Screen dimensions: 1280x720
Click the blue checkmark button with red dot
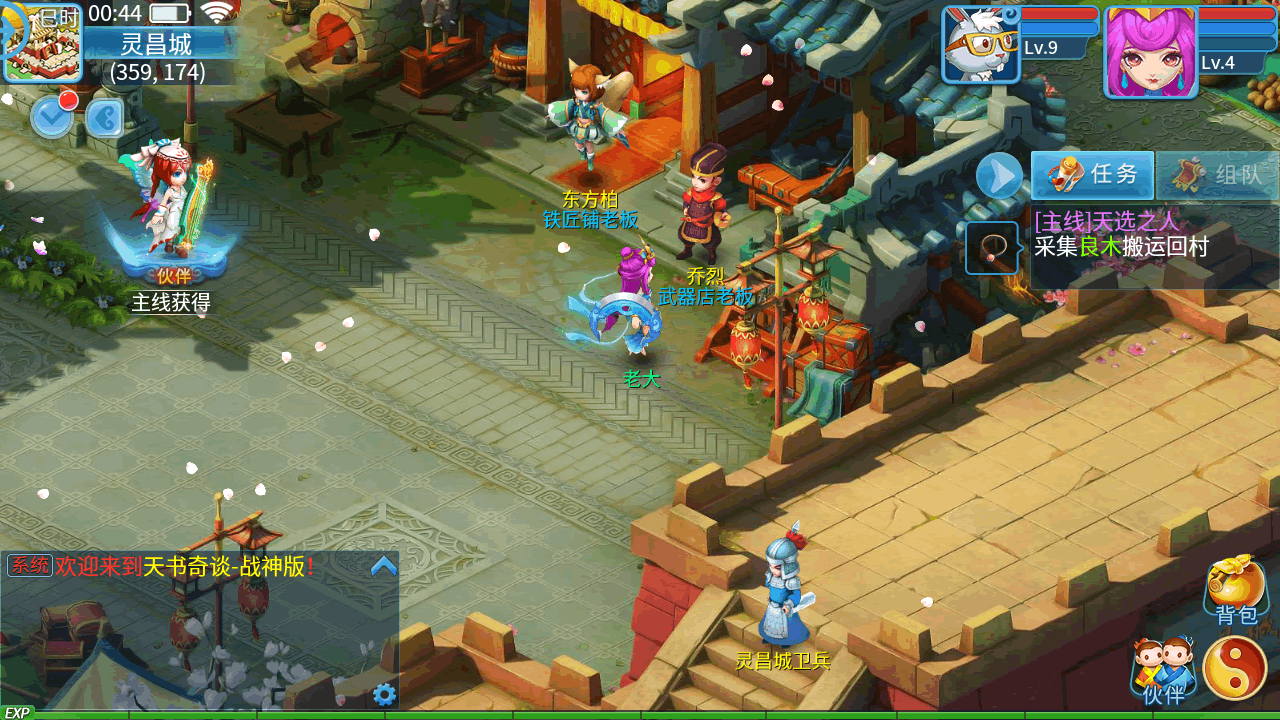pyautogui.click(x=52, y=117)
